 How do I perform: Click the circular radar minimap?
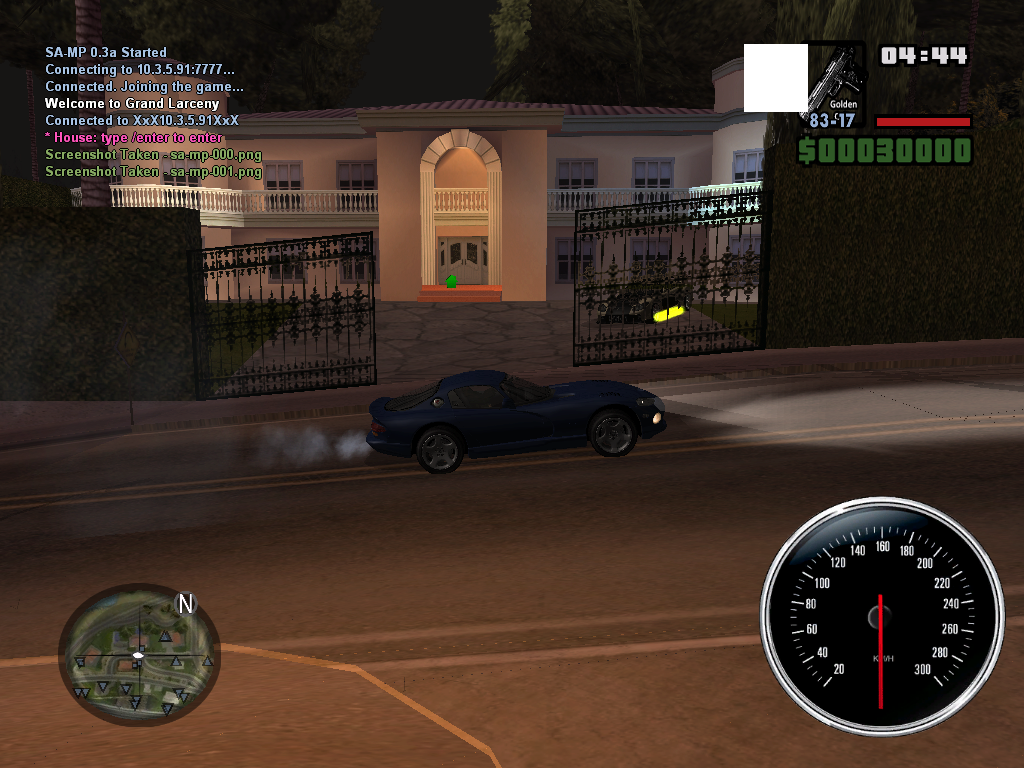(138, 656)
